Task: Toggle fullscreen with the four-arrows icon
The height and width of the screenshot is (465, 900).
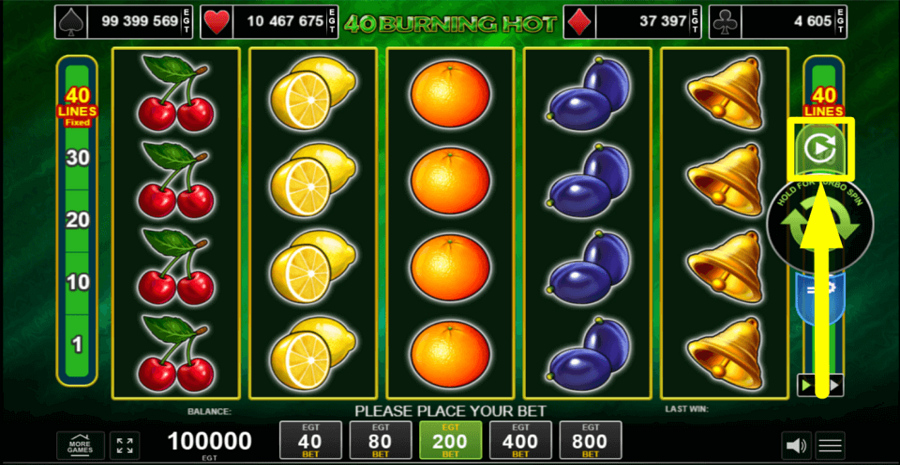Action: tap(125, 445)
